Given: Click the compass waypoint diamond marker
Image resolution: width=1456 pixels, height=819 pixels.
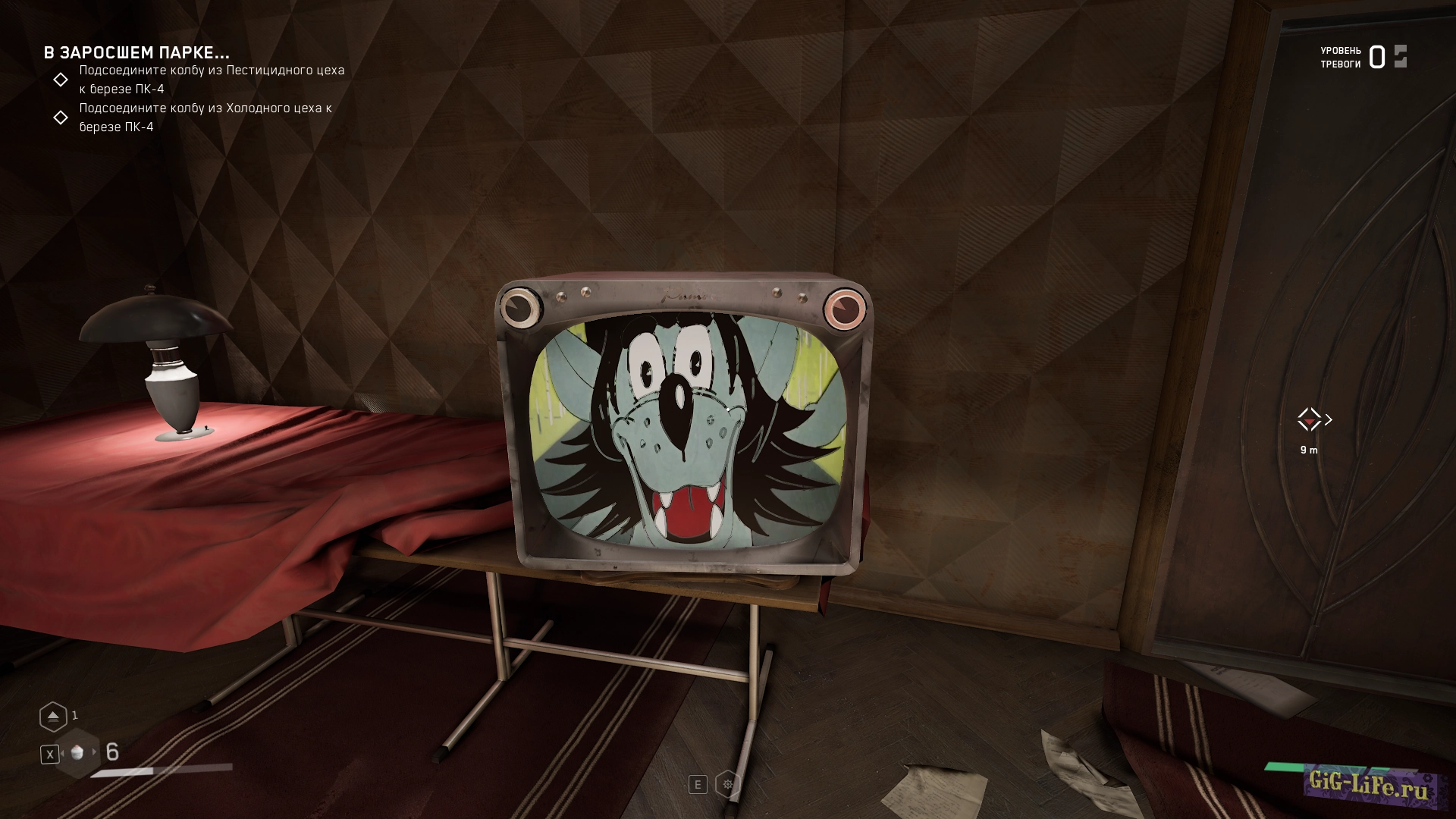Looking at the screenshot, I should click(x=1308, y=419).
